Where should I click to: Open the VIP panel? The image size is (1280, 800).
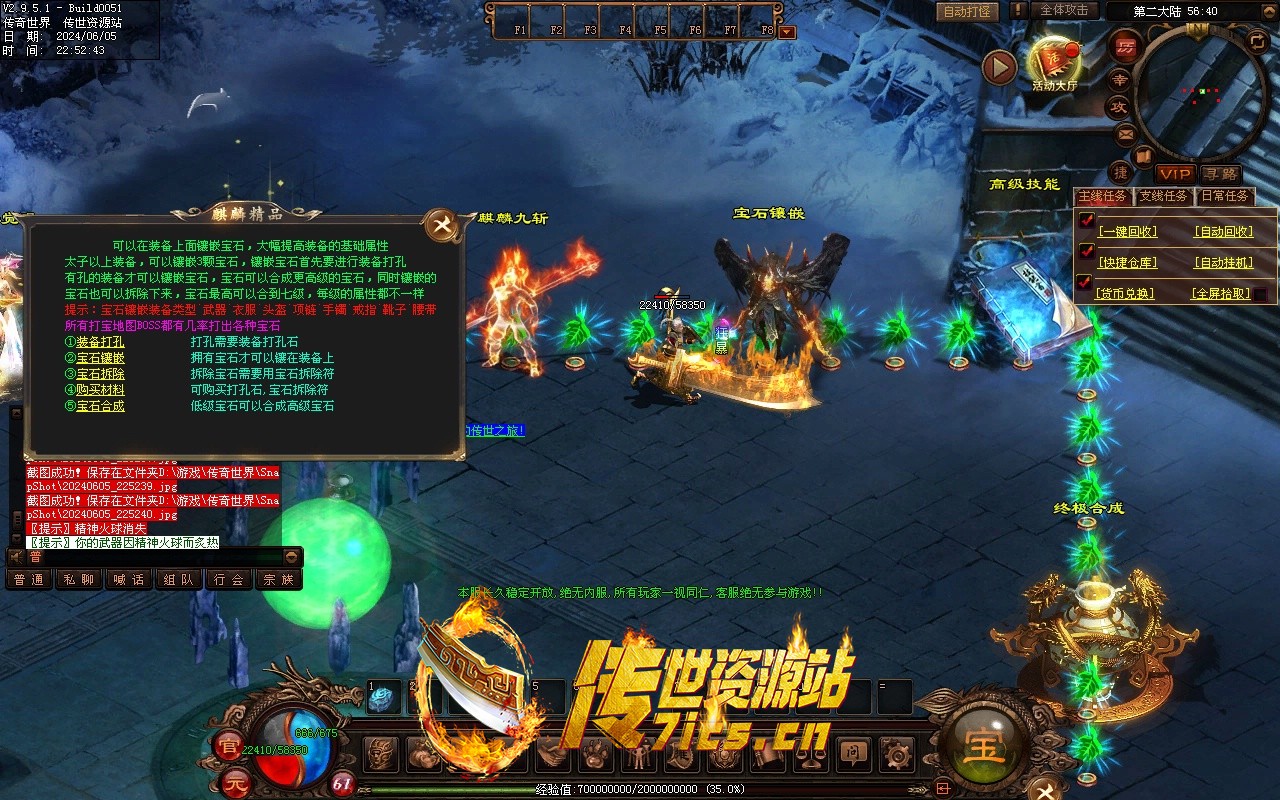click(1176, 174)
